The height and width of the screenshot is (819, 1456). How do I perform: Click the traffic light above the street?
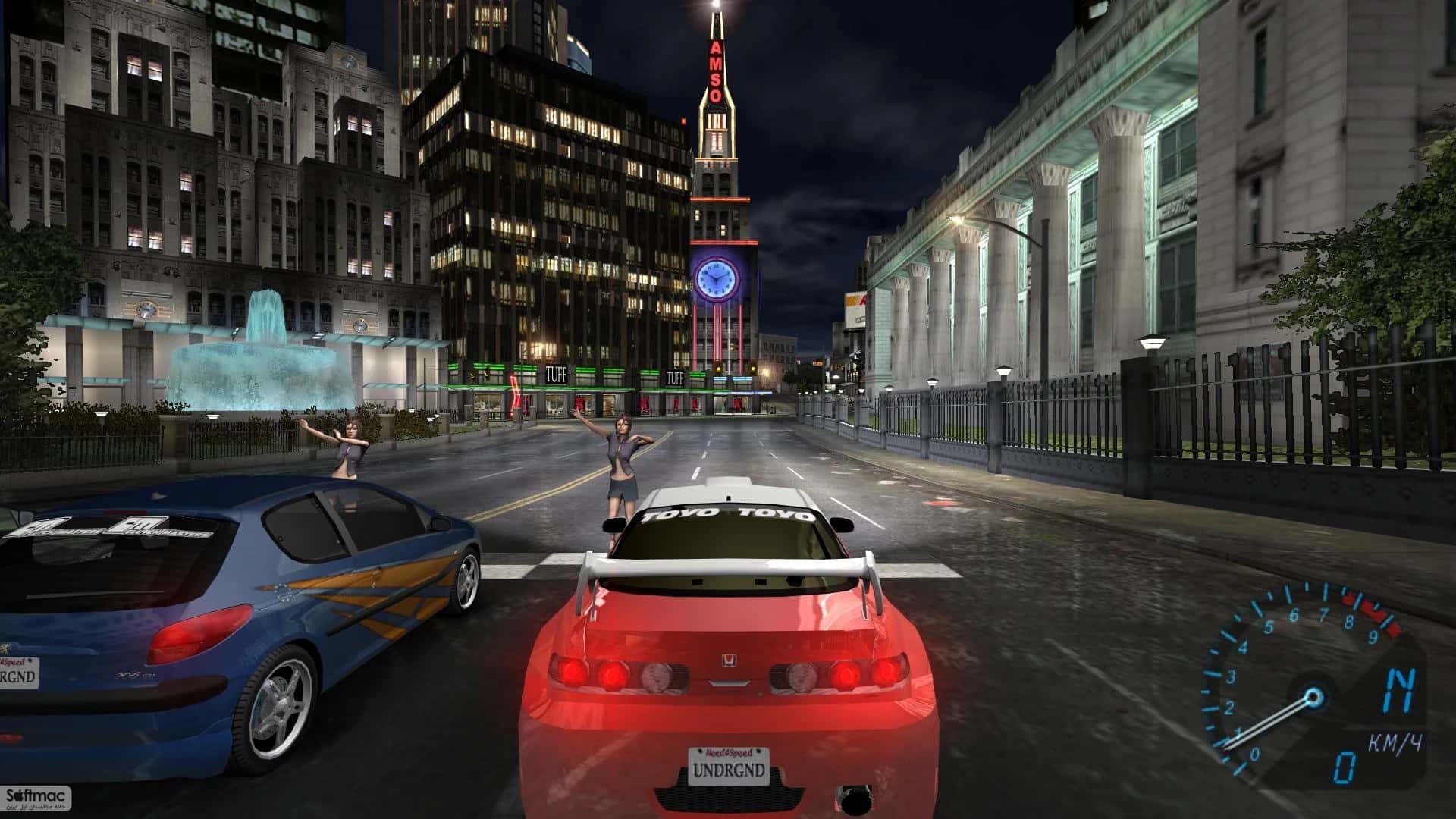coord(753,370)
